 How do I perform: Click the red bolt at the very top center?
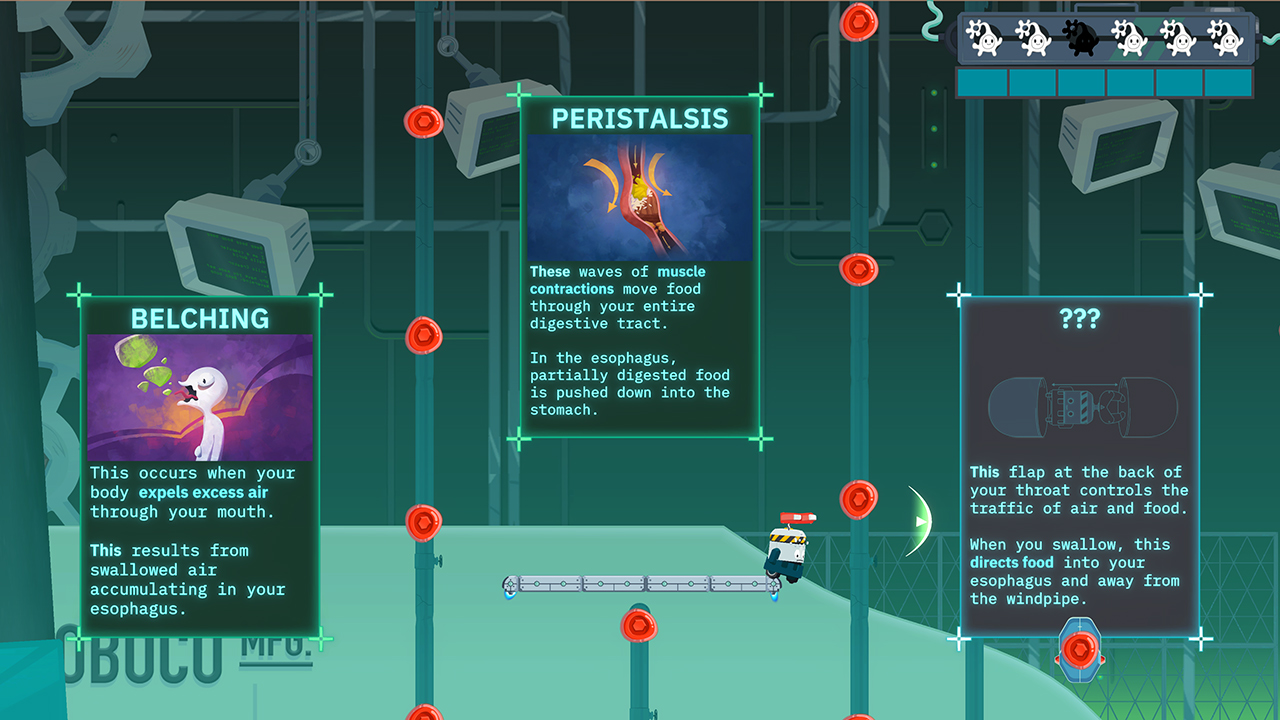(858, 22)
